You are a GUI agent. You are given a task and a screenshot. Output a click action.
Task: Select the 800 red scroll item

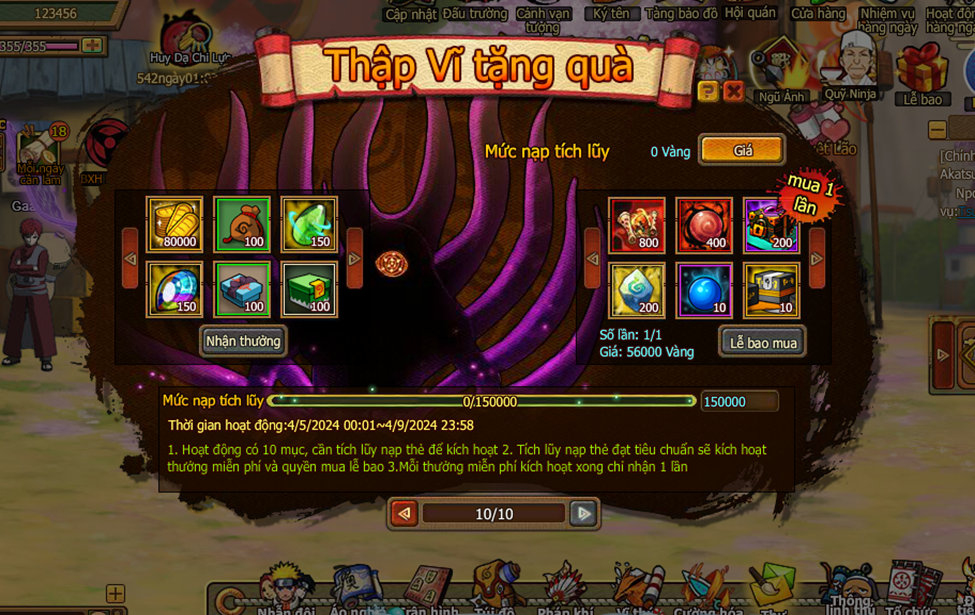[637, 224]
